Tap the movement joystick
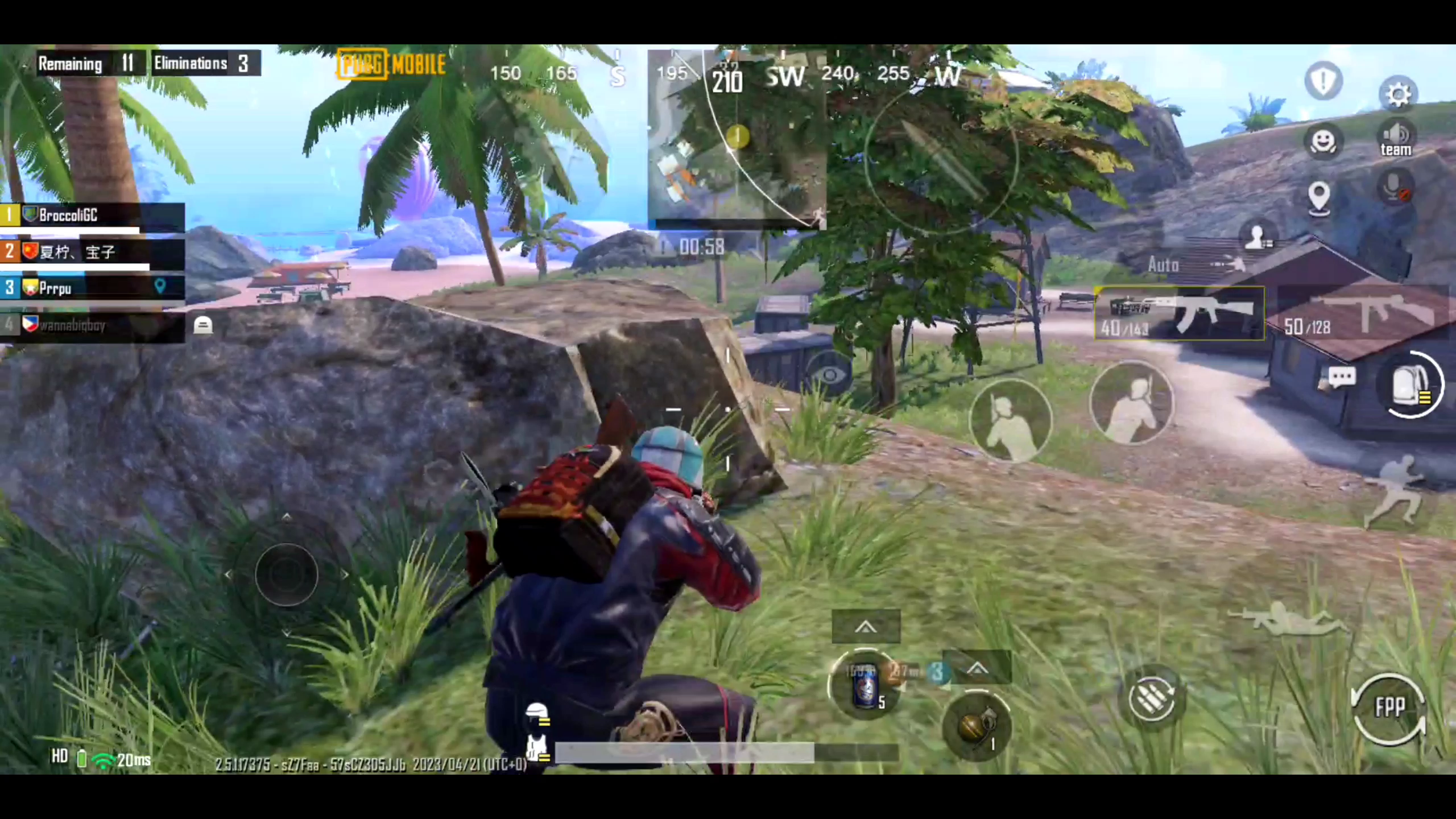1456x819 pixels. [x=287, y=574]
